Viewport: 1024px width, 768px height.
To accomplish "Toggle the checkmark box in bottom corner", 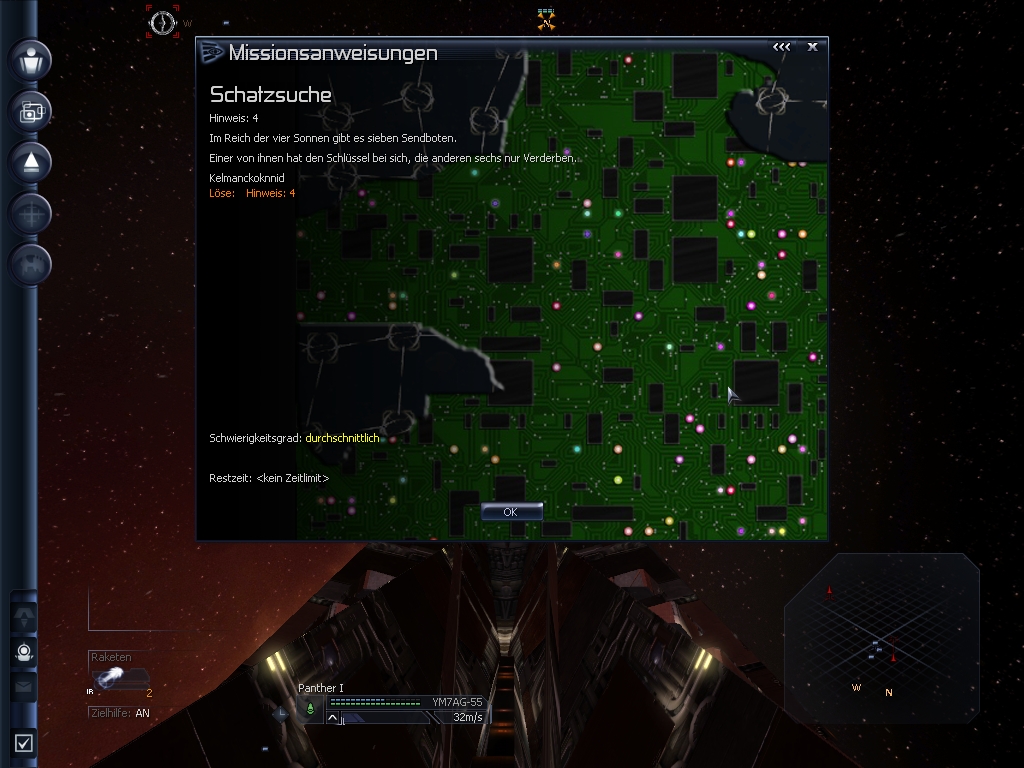I will point(24,742).
